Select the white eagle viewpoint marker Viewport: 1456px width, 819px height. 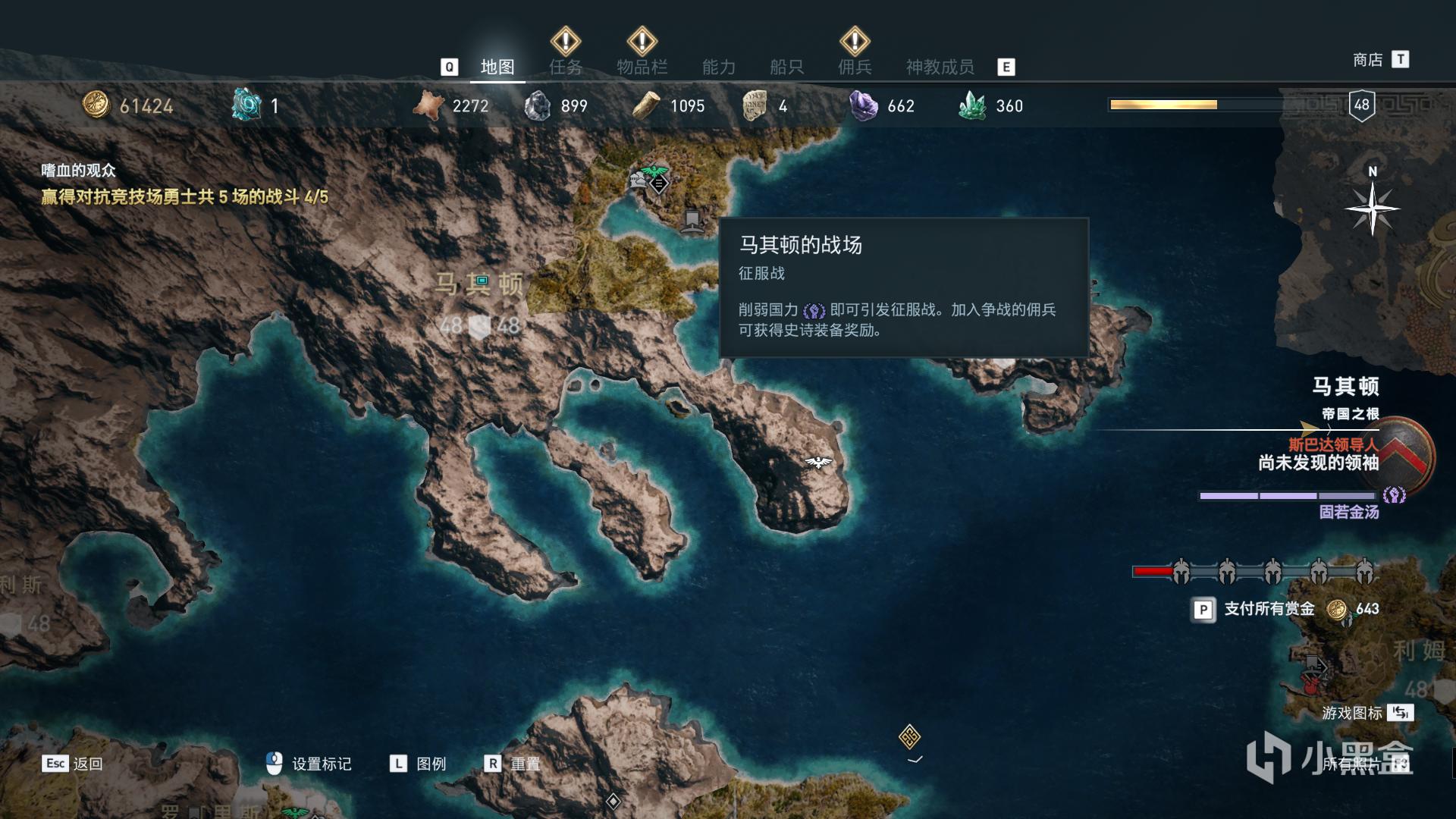(x=817, y=462)
